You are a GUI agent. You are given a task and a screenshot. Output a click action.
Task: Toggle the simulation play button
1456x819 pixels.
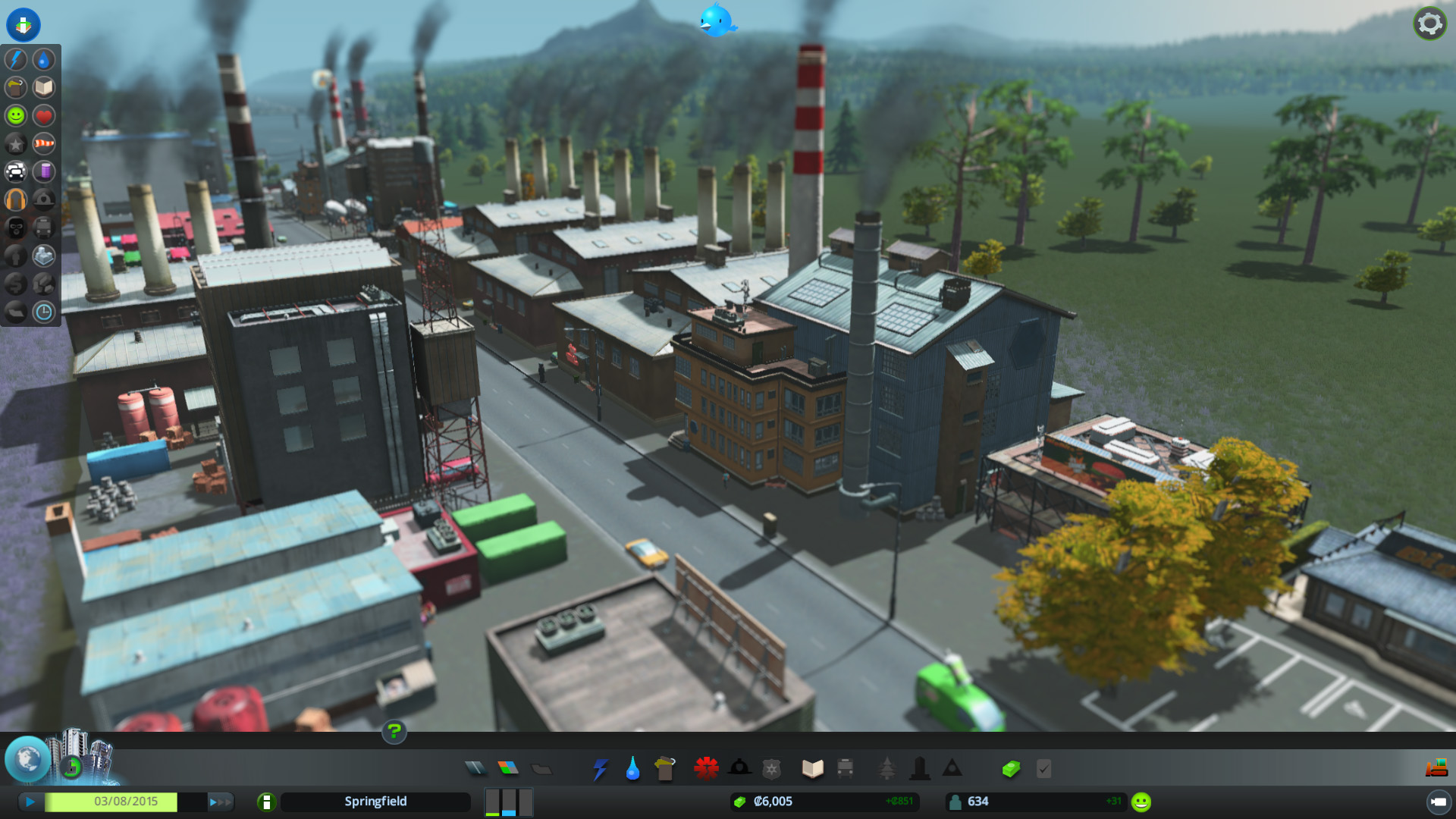click(30, 802)
